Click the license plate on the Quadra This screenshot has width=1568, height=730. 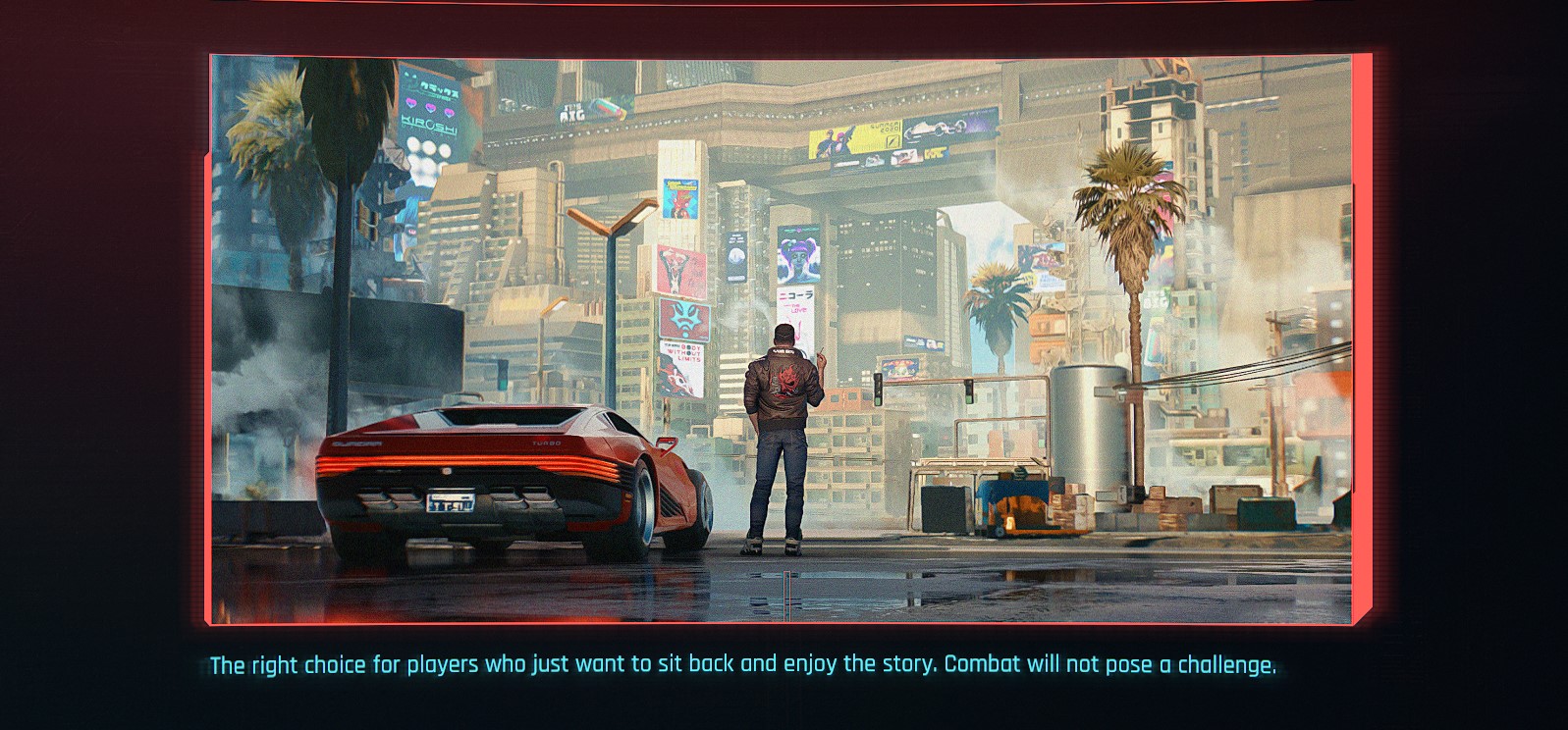pyautogui.click(x=452, y=502)
